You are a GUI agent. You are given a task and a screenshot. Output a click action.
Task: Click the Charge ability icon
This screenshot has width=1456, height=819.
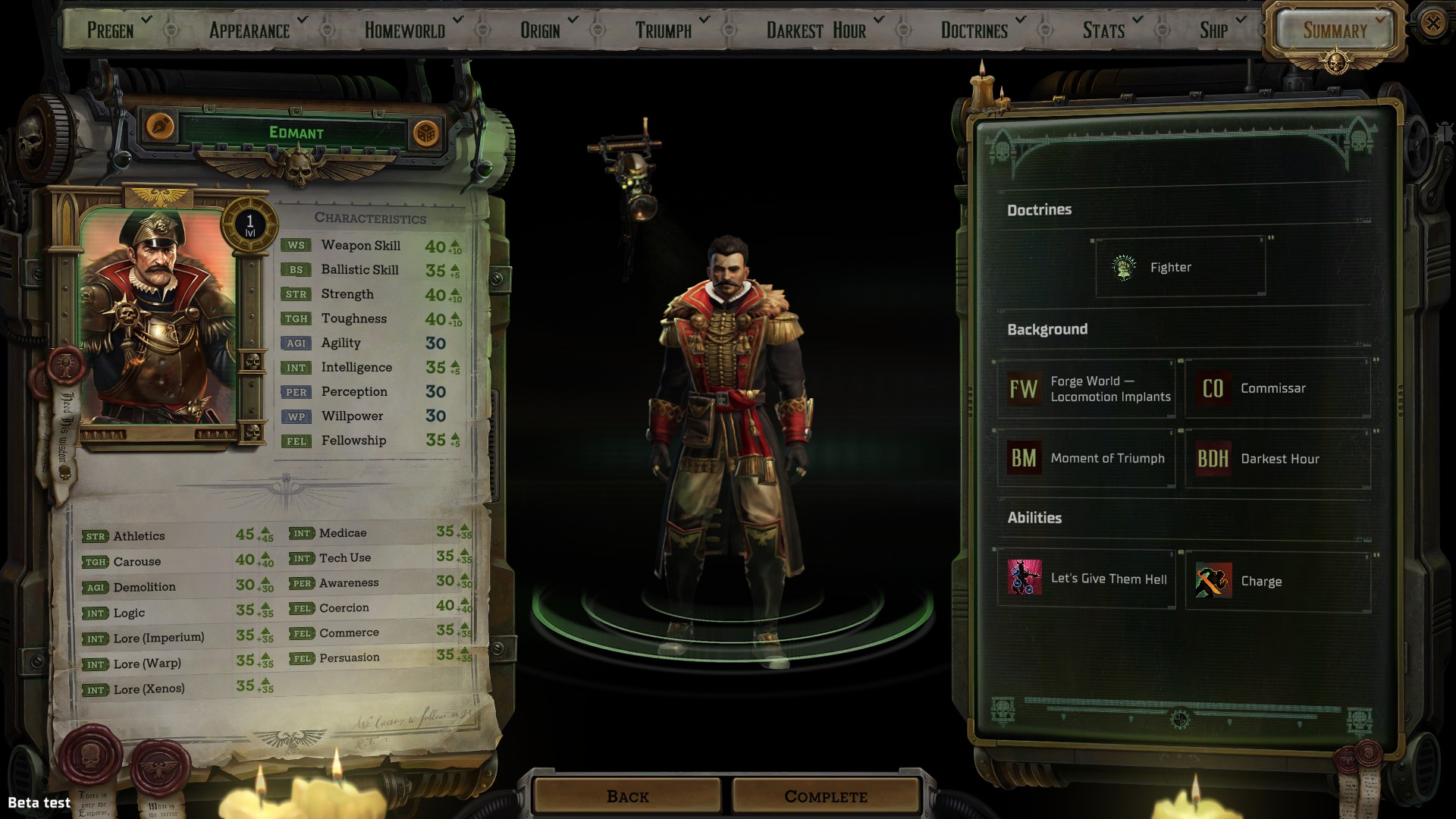[x=1213, y=581]
